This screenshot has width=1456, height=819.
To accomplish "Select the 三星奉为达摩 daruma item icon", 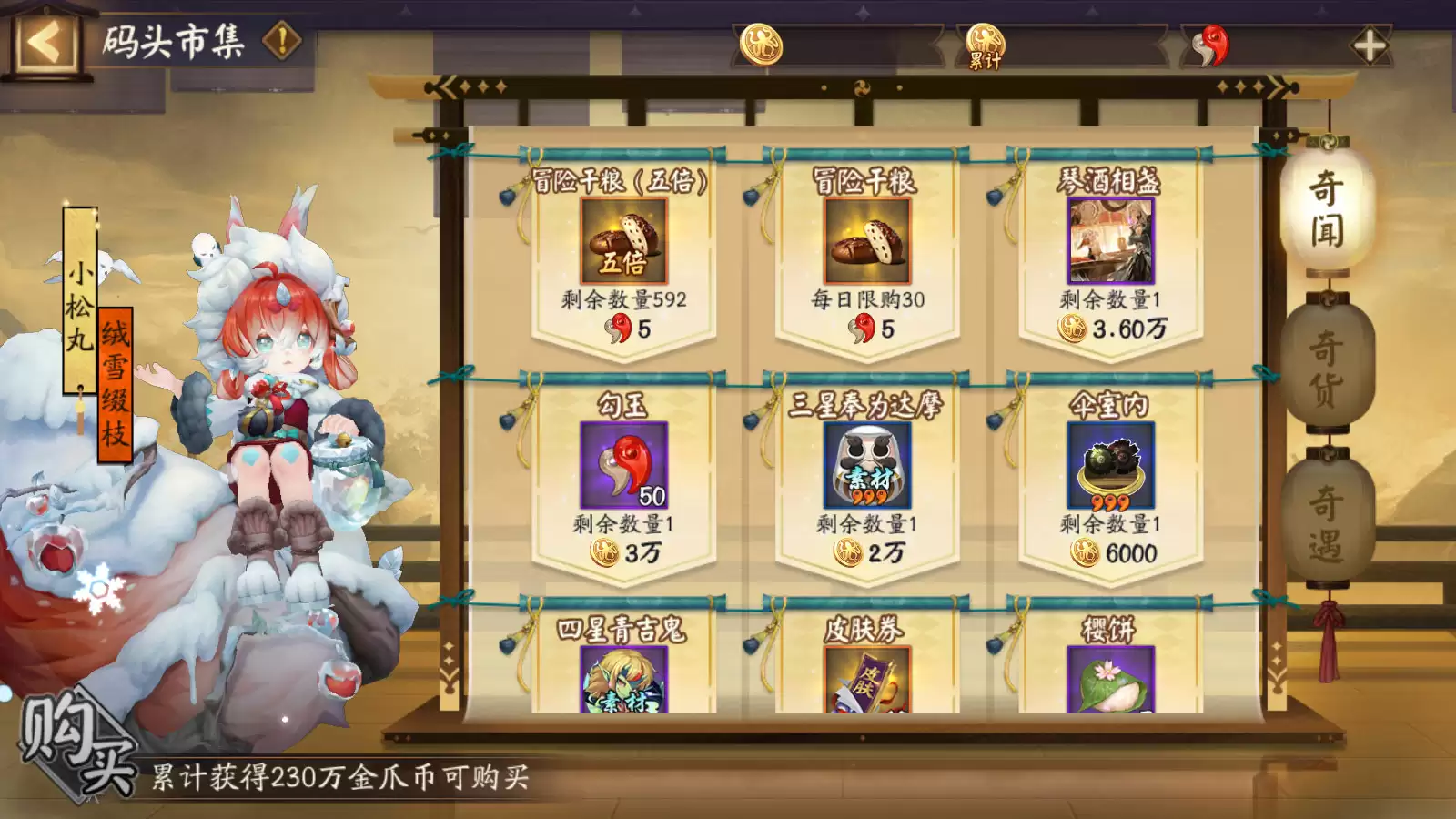I will tap(867, 468).
